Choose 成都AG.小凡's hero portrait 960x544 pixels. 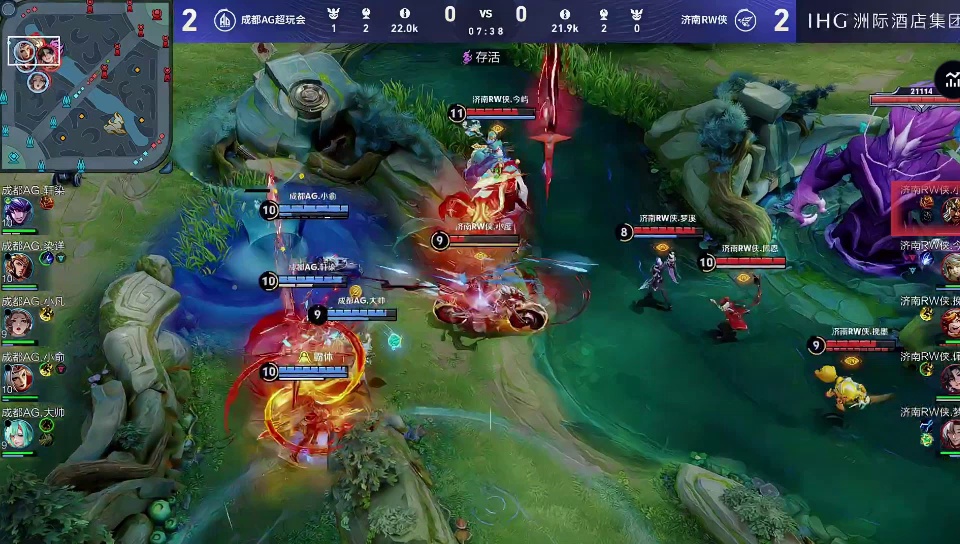click(x=17, y=322)
